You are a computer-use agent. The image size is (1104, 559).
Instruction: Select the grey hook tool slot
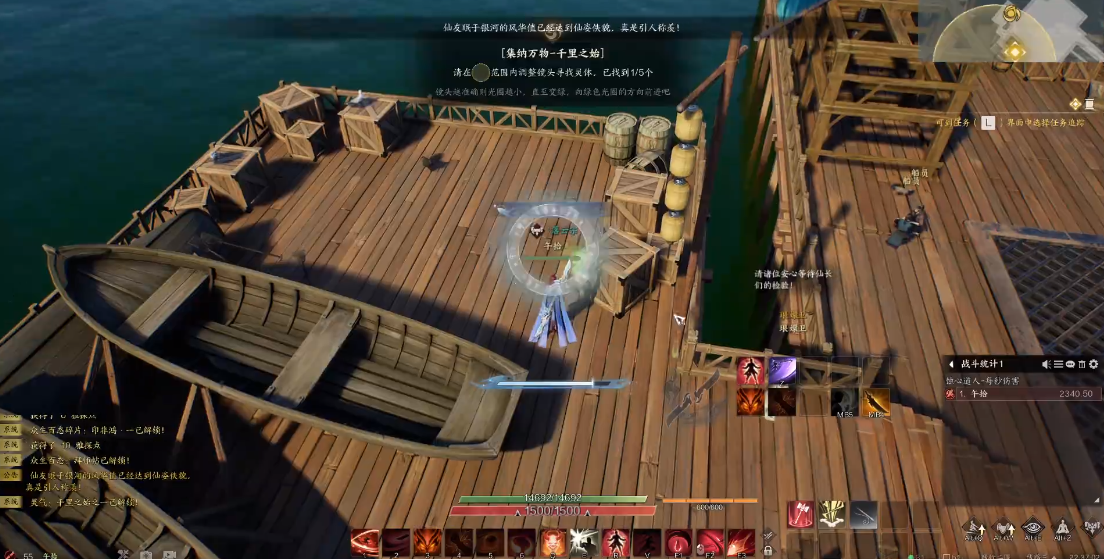[863, 514]
